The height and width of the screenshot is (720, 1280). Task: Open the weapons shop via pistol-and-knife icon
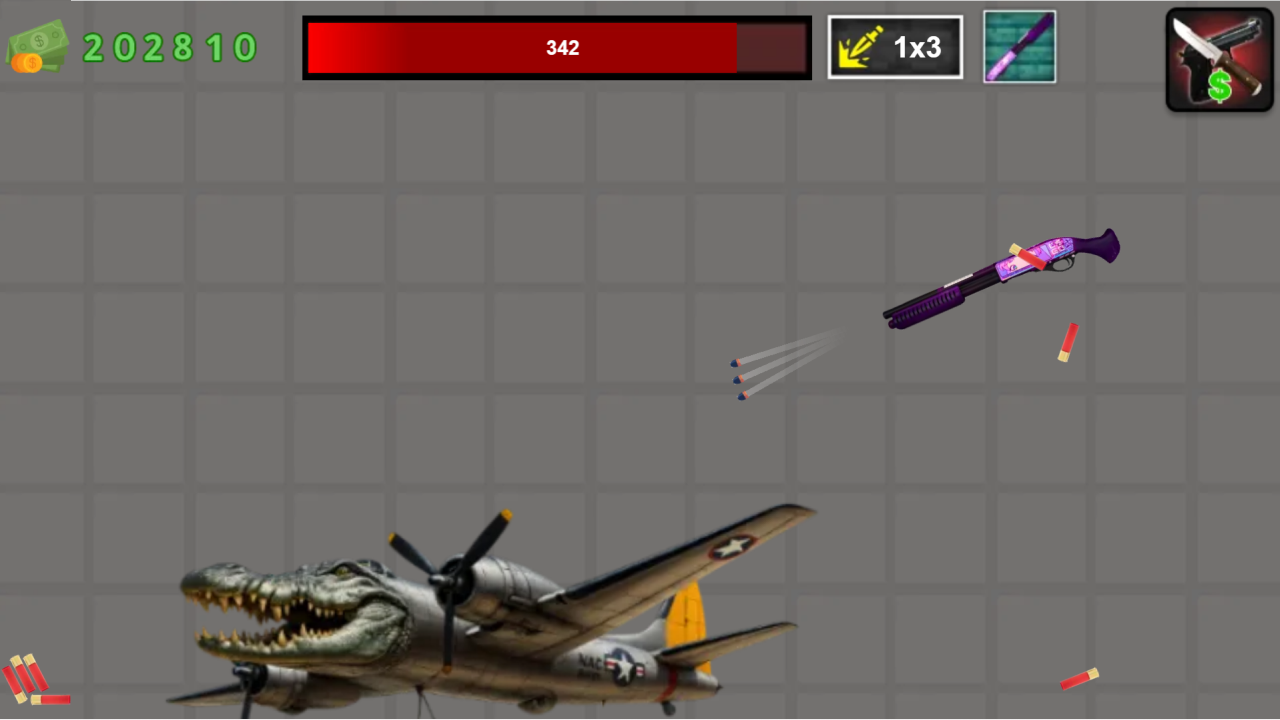tap(1219, 58)
